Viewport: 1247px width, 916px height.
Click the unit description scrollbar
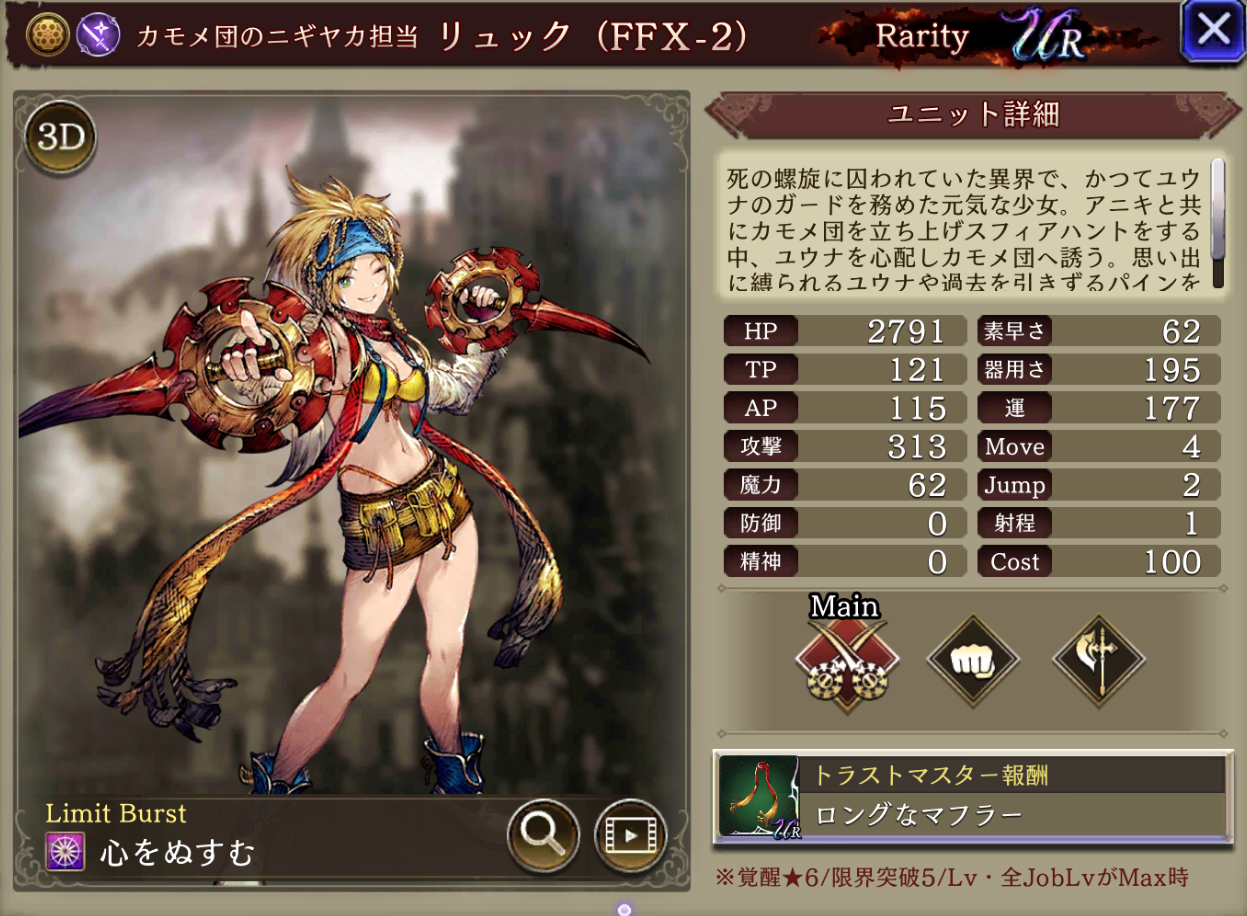[1217, 222]
